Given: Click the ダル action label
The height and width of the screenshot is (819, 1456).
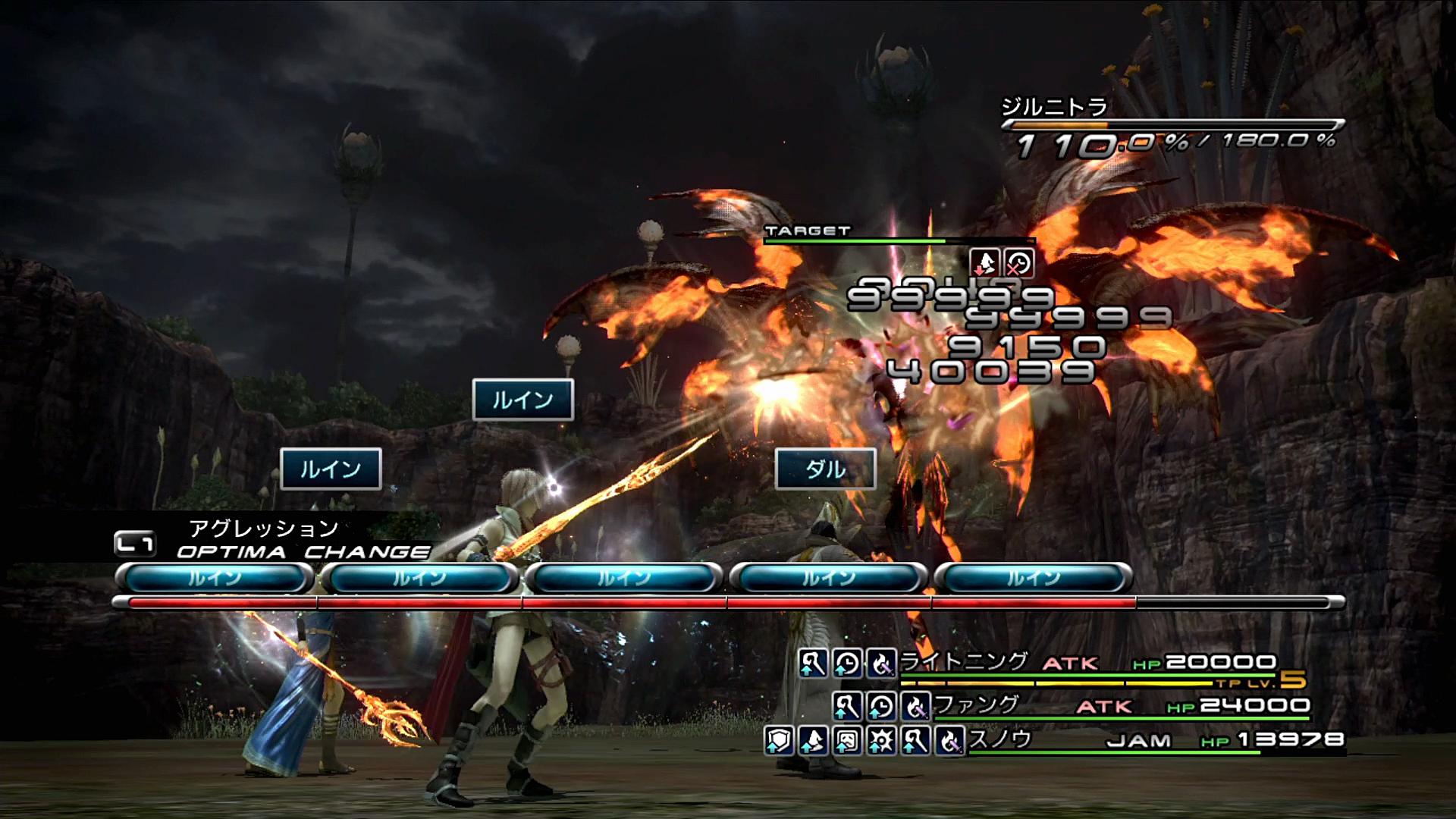Looking at the screenshot, I should (825, 469).
